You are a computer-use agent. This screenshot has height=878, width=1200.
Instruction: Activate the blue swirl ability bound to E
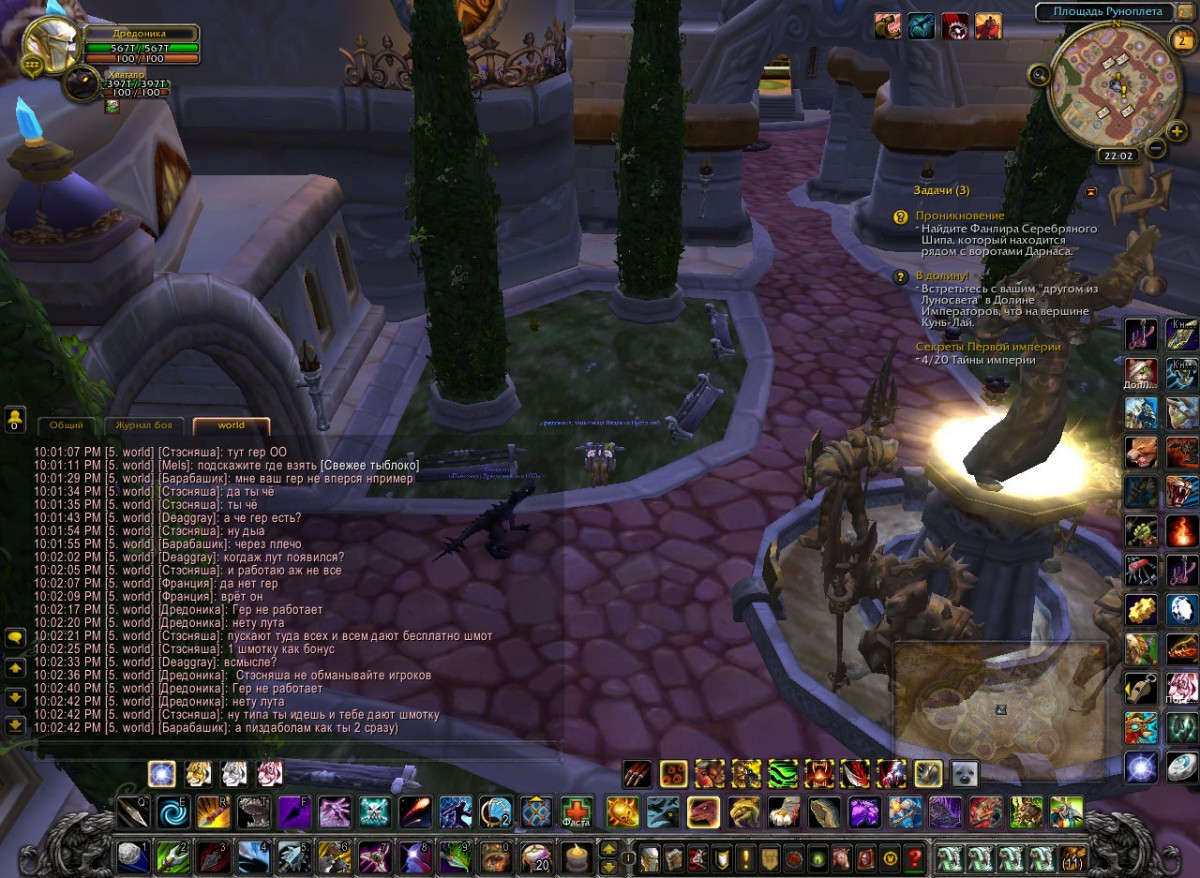(173, 811)
